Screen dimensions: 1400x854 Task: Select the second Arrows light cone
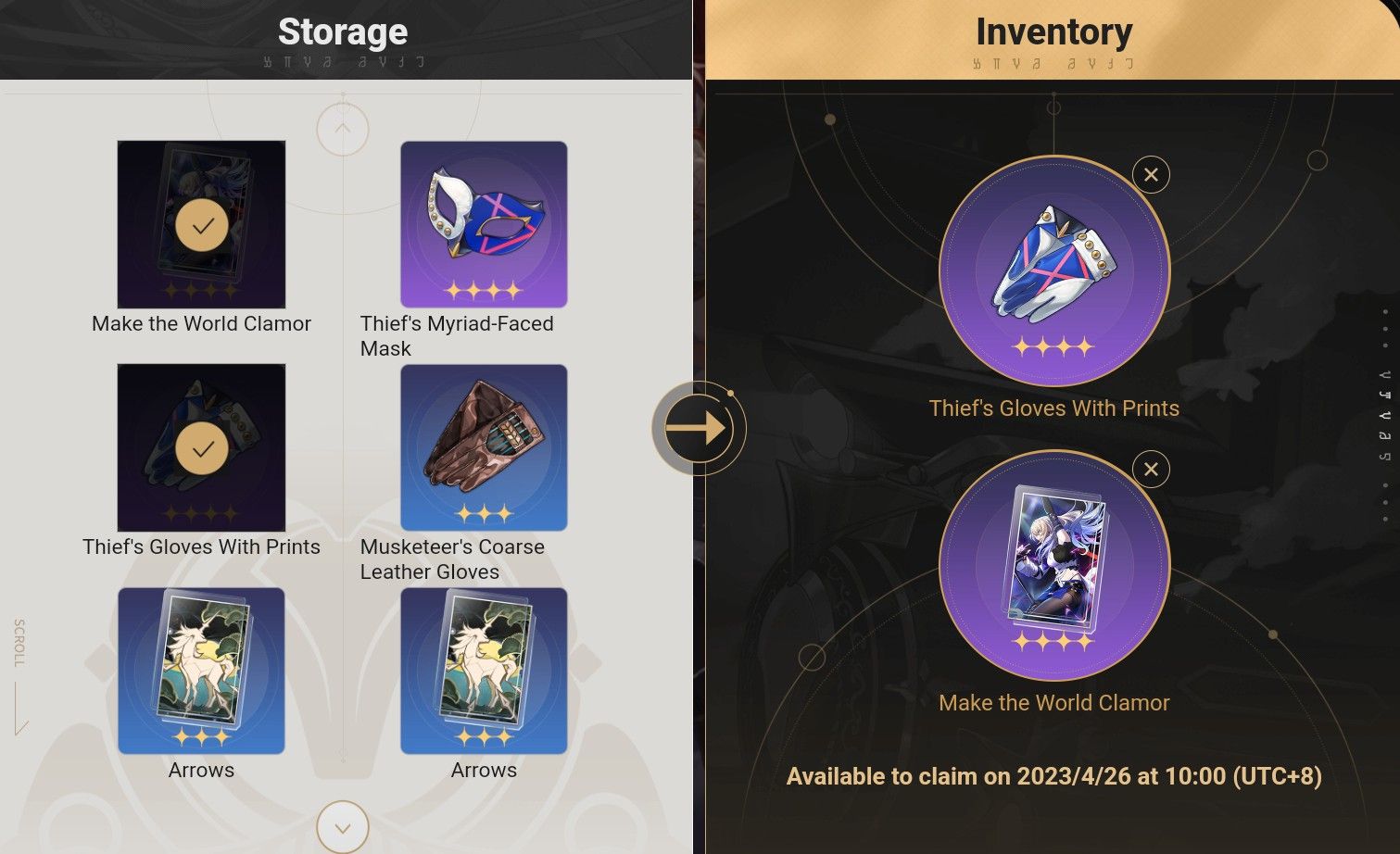coord(483,670)
